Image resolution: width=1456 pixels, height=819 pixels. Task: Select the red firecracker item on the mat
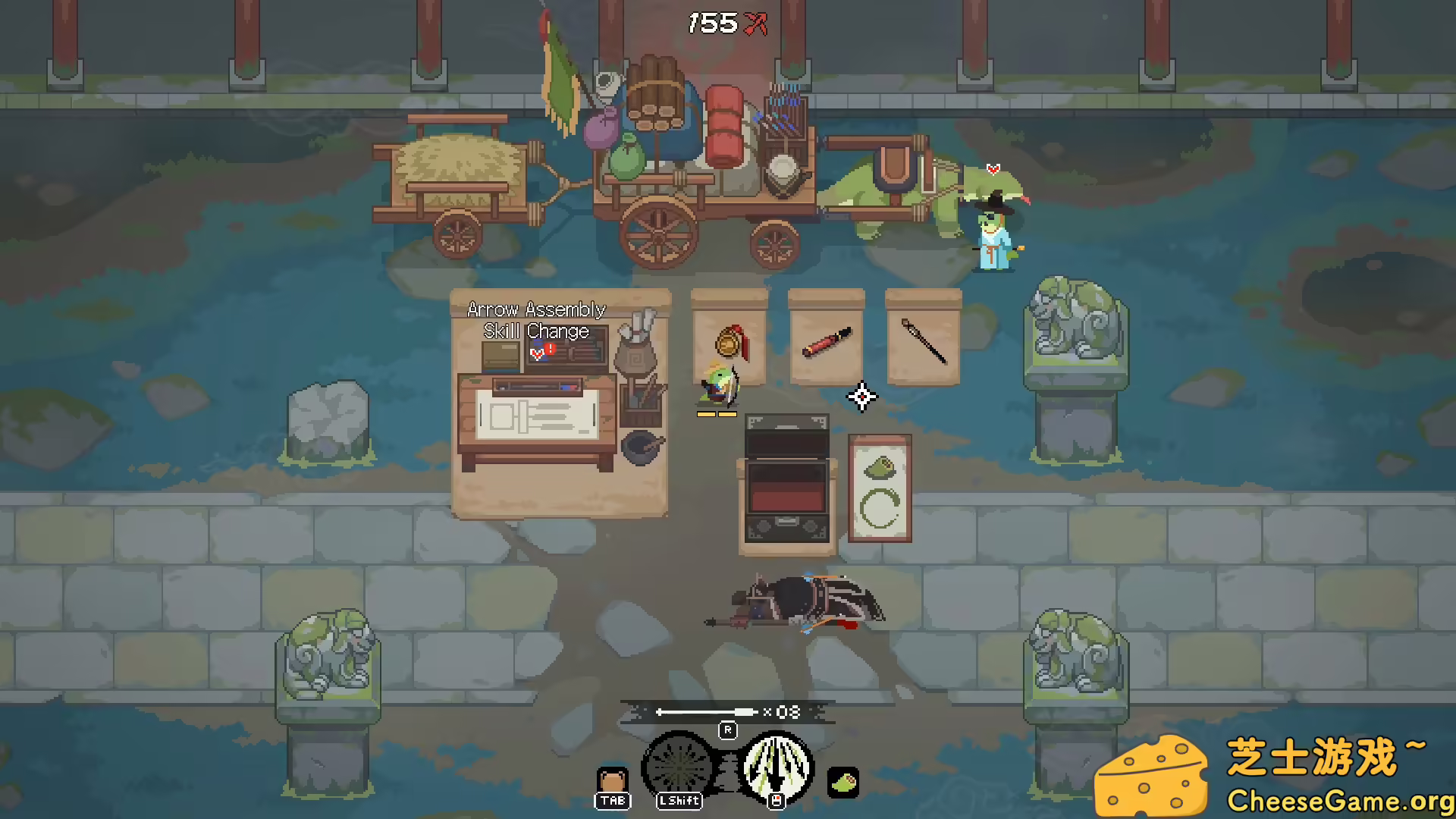click(827, 341)
